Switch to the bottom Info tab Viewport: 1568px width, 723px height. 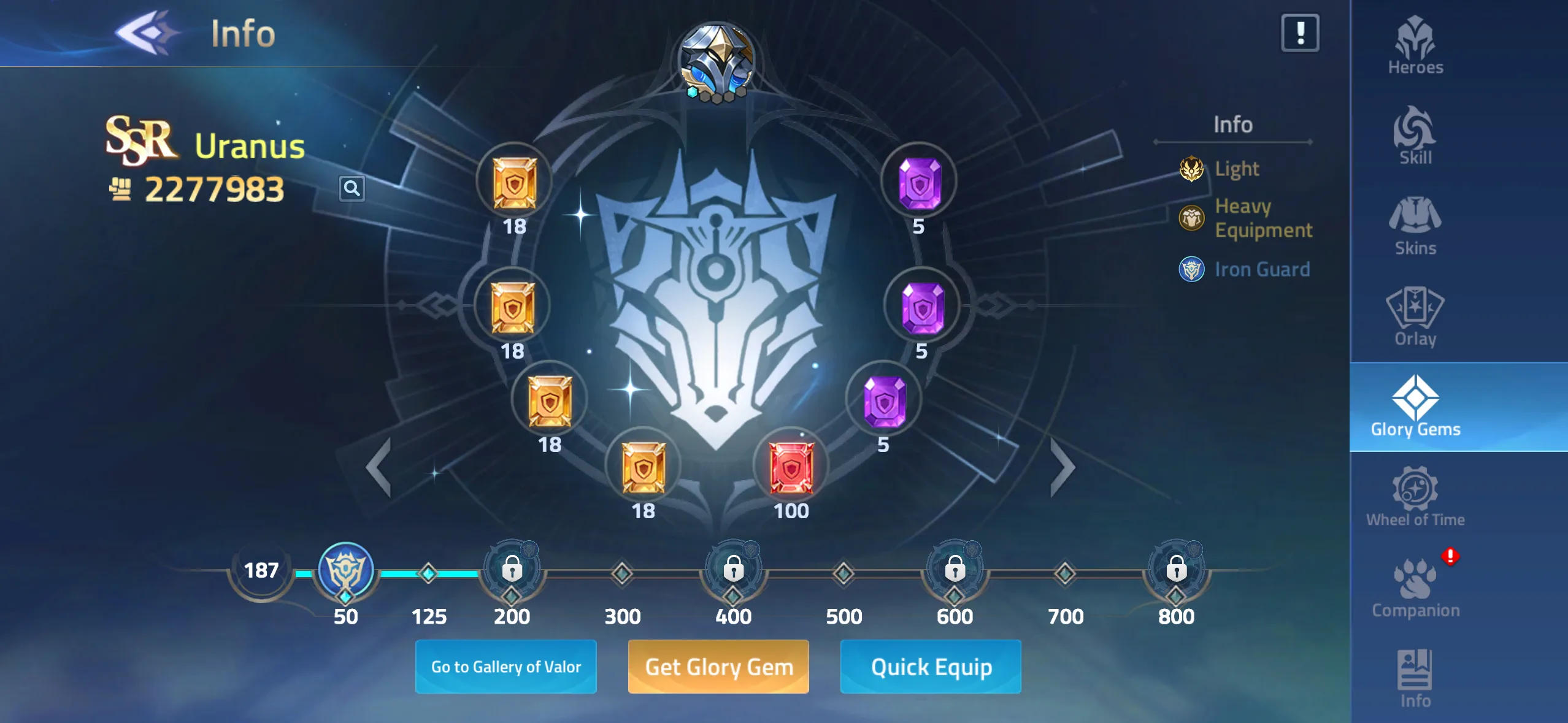[x=1415, y=678]
